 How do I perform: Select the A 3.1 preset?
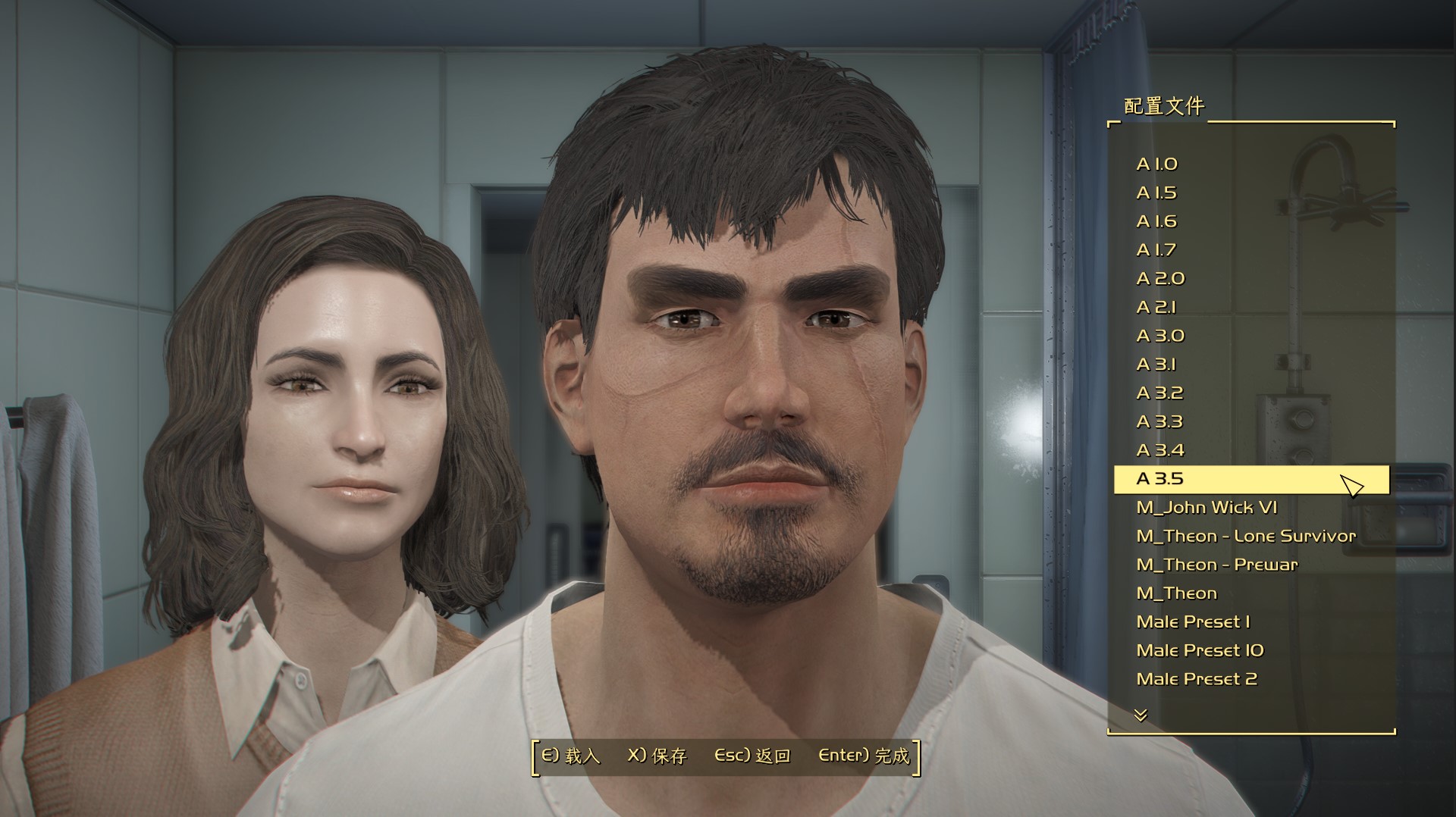(1156, 365)
